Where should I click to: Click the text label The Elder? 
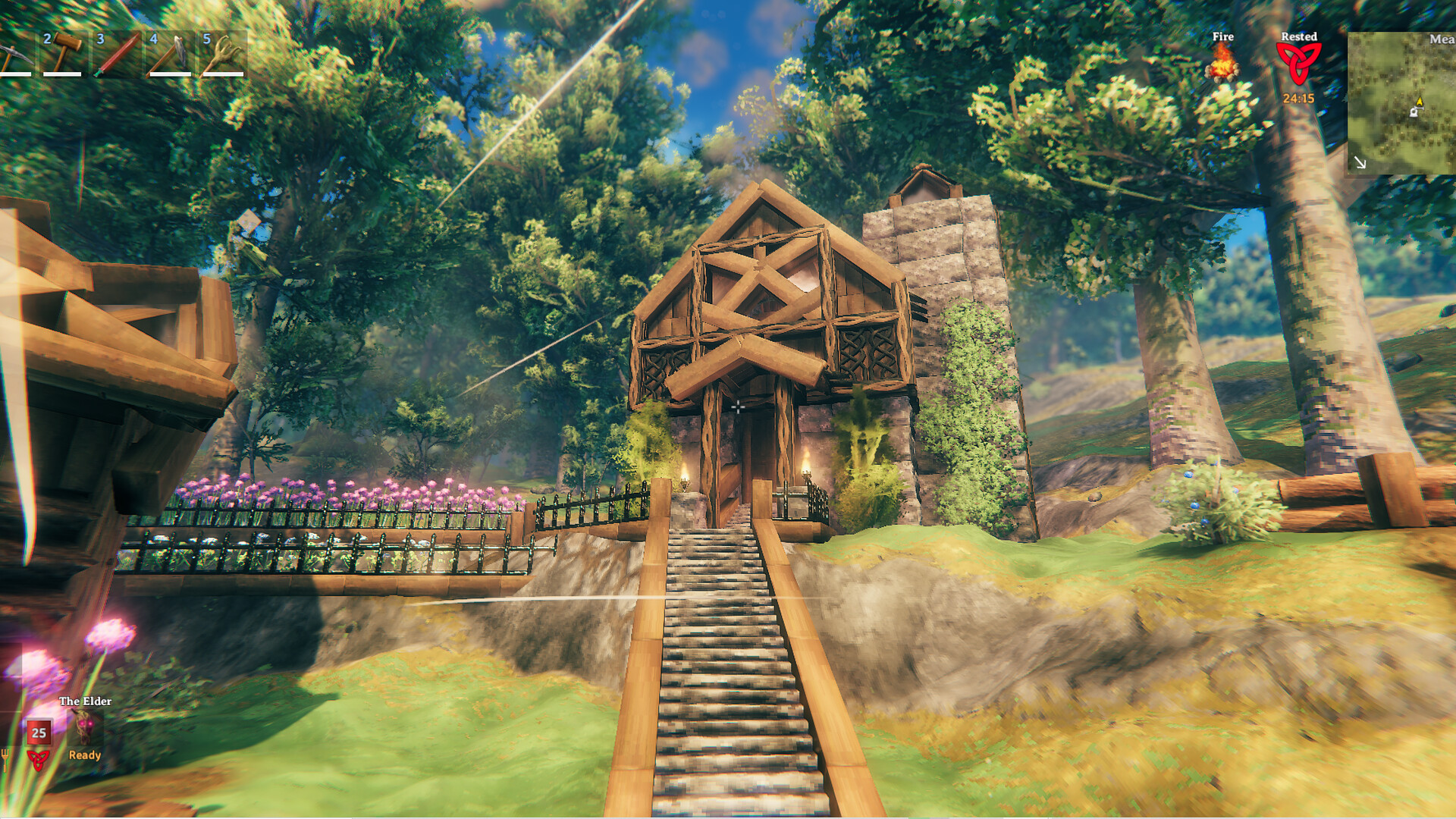[84, 701]
